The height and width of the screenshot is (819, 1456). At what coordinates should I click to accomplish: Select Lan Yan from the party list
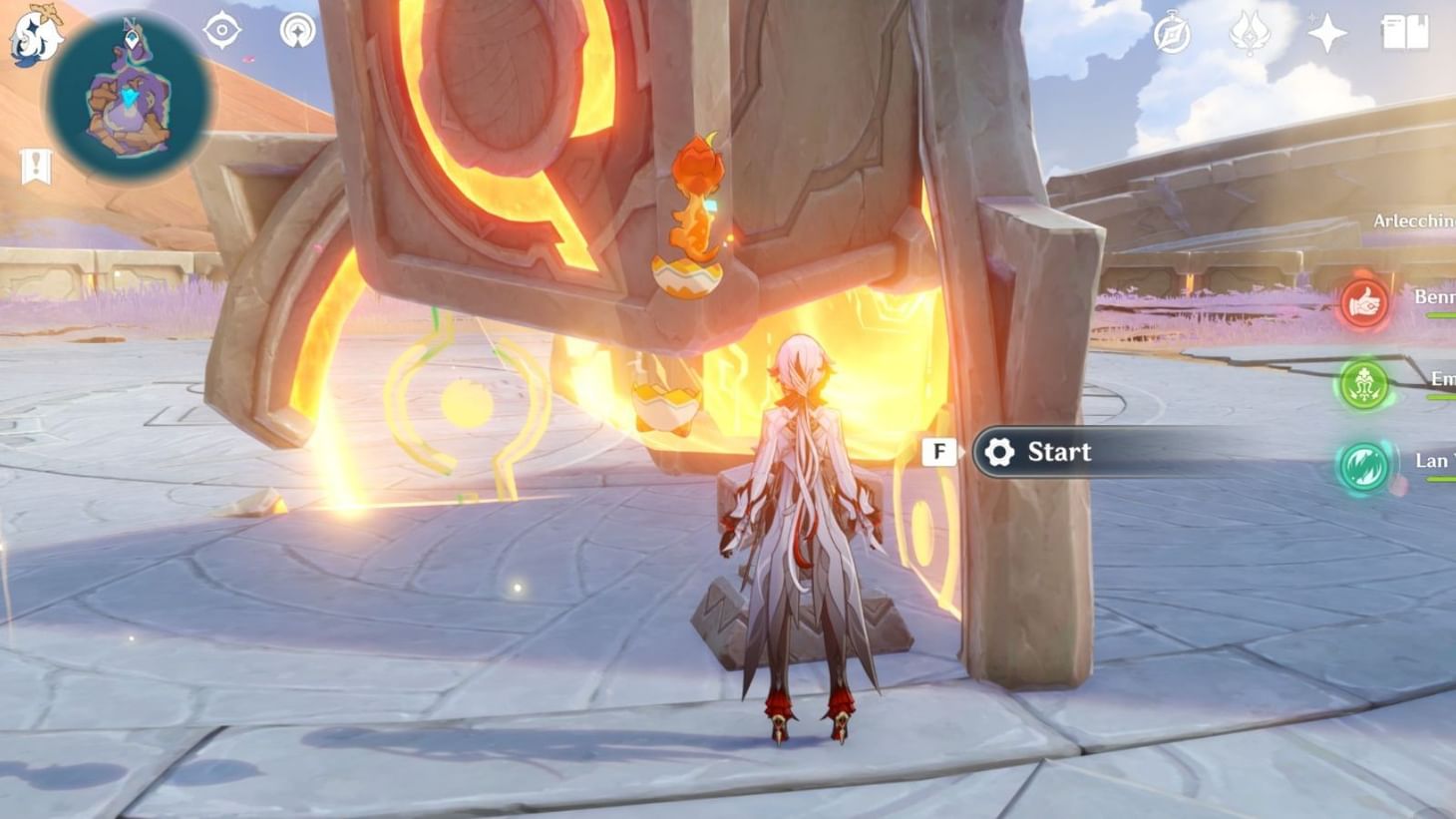click(x=1428, y=459)
